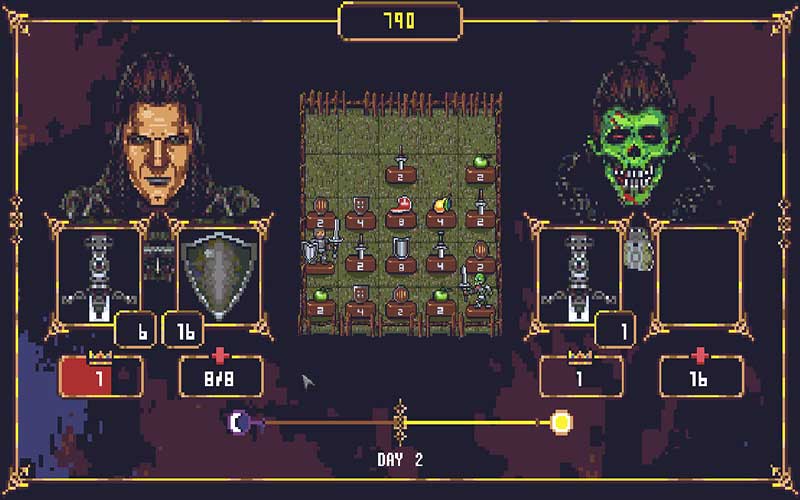Inspect the zombie's sword slot
800x500 pixels.
pos(580,273)
